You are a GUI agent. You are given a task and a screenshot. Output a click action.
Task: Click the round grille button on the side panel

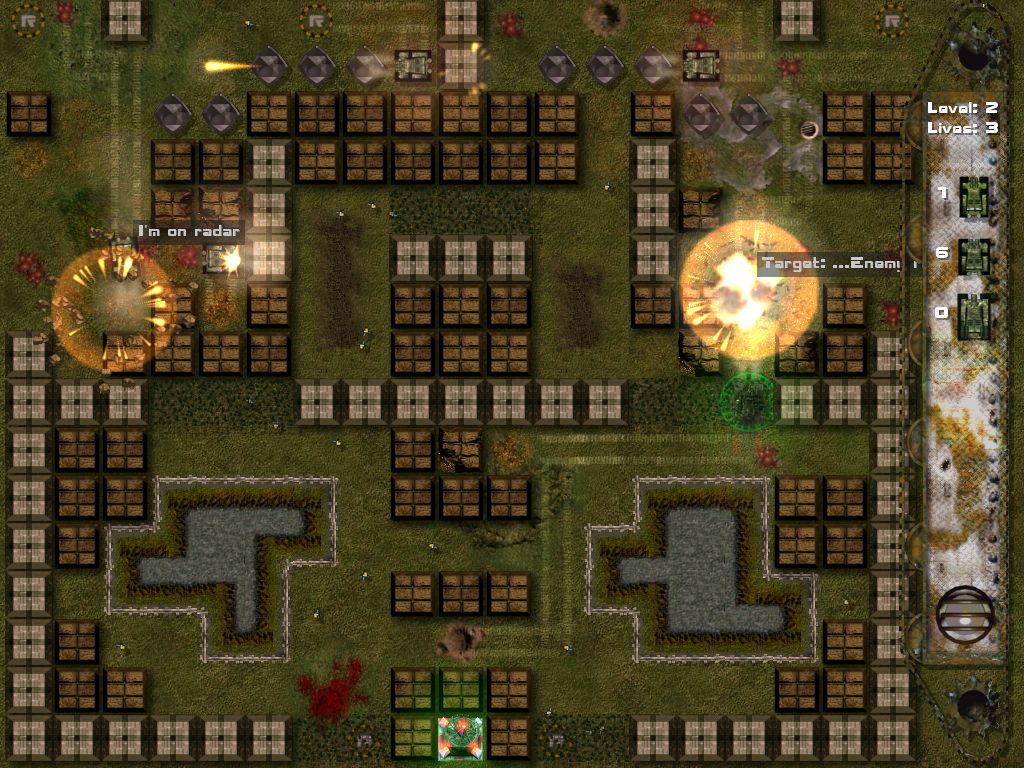[966, 614]
